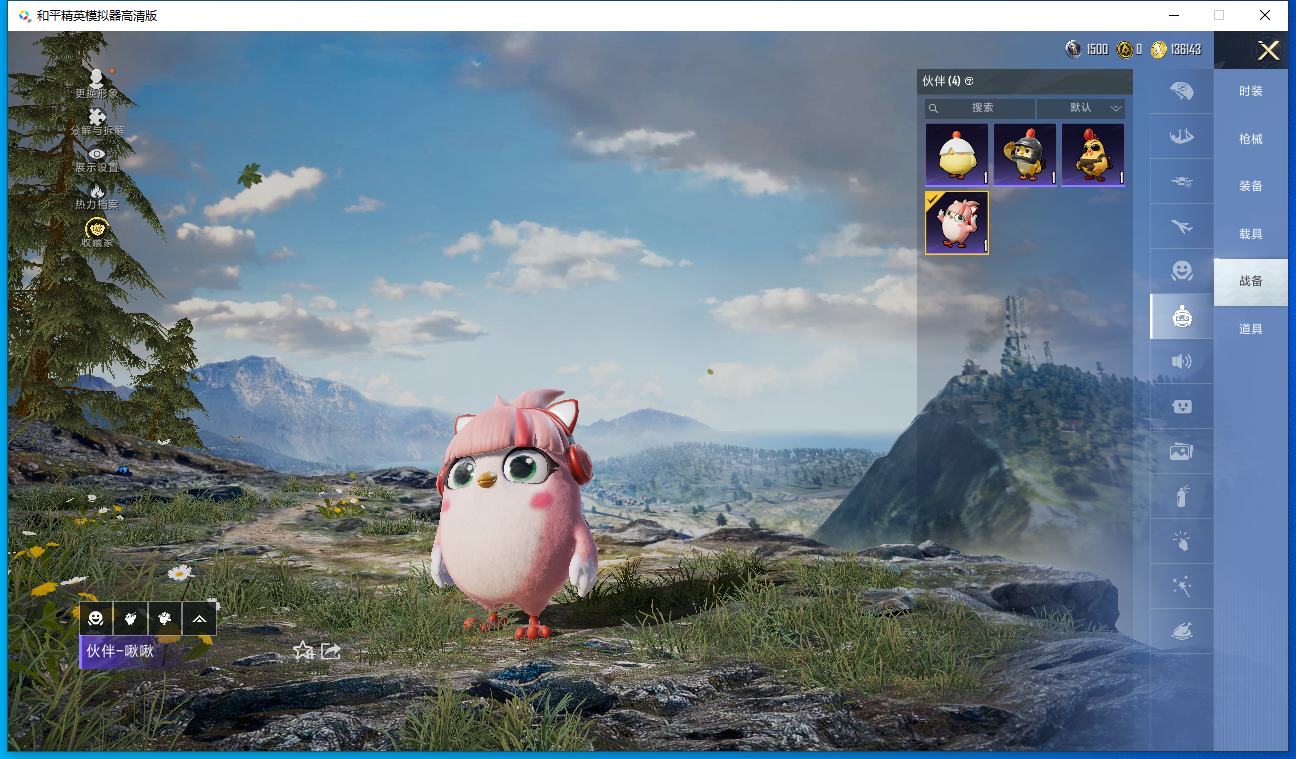Minimize the emulator window
The width and height of the screenshot is (1296, 759).
pos(1172,15)
